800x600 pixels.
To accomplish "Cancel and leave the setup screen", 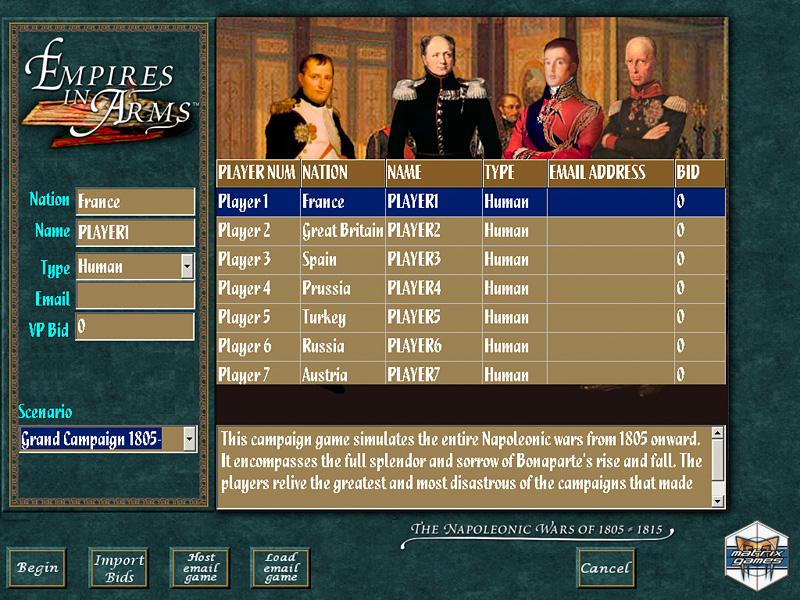I will click(606, 568).
